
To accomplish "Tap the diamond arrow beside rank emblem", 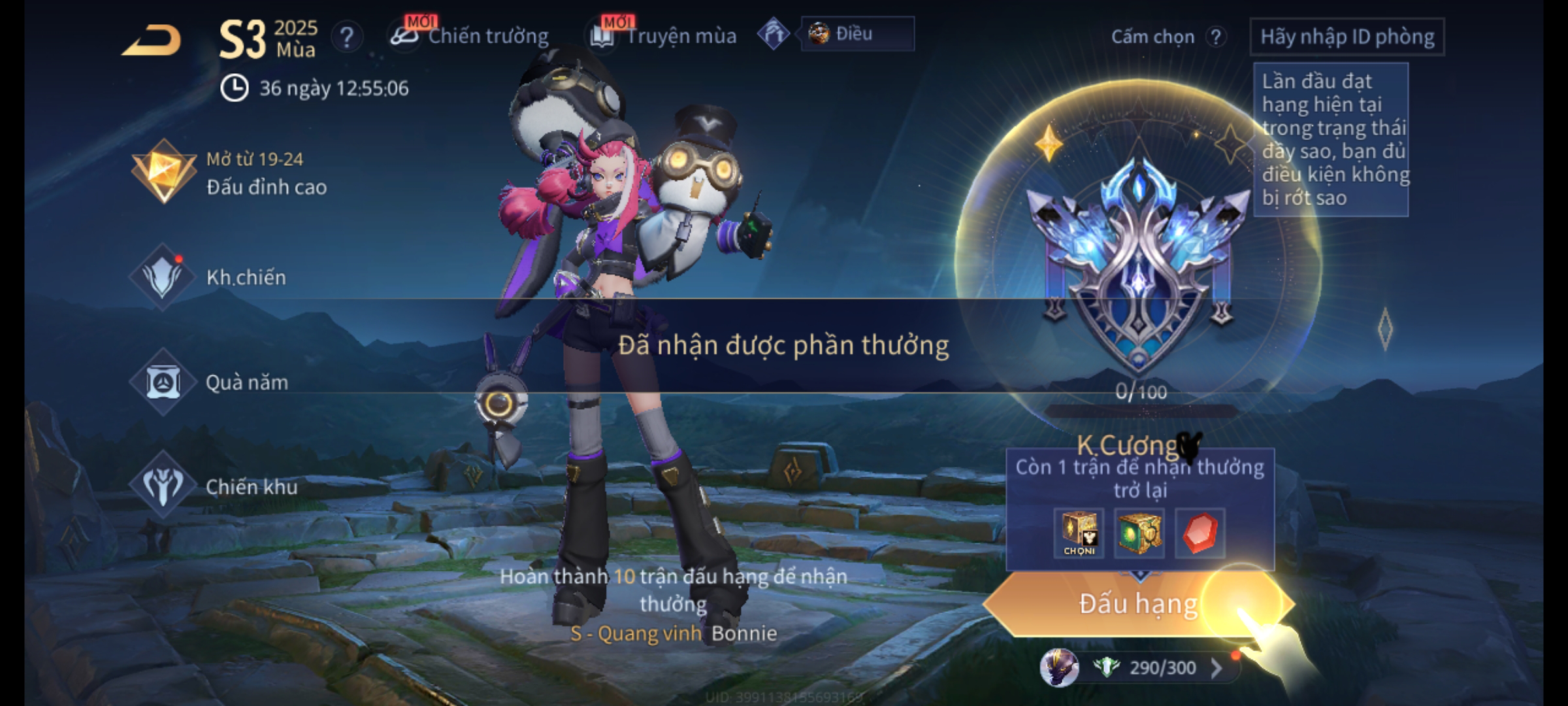I will point(1384,329).
